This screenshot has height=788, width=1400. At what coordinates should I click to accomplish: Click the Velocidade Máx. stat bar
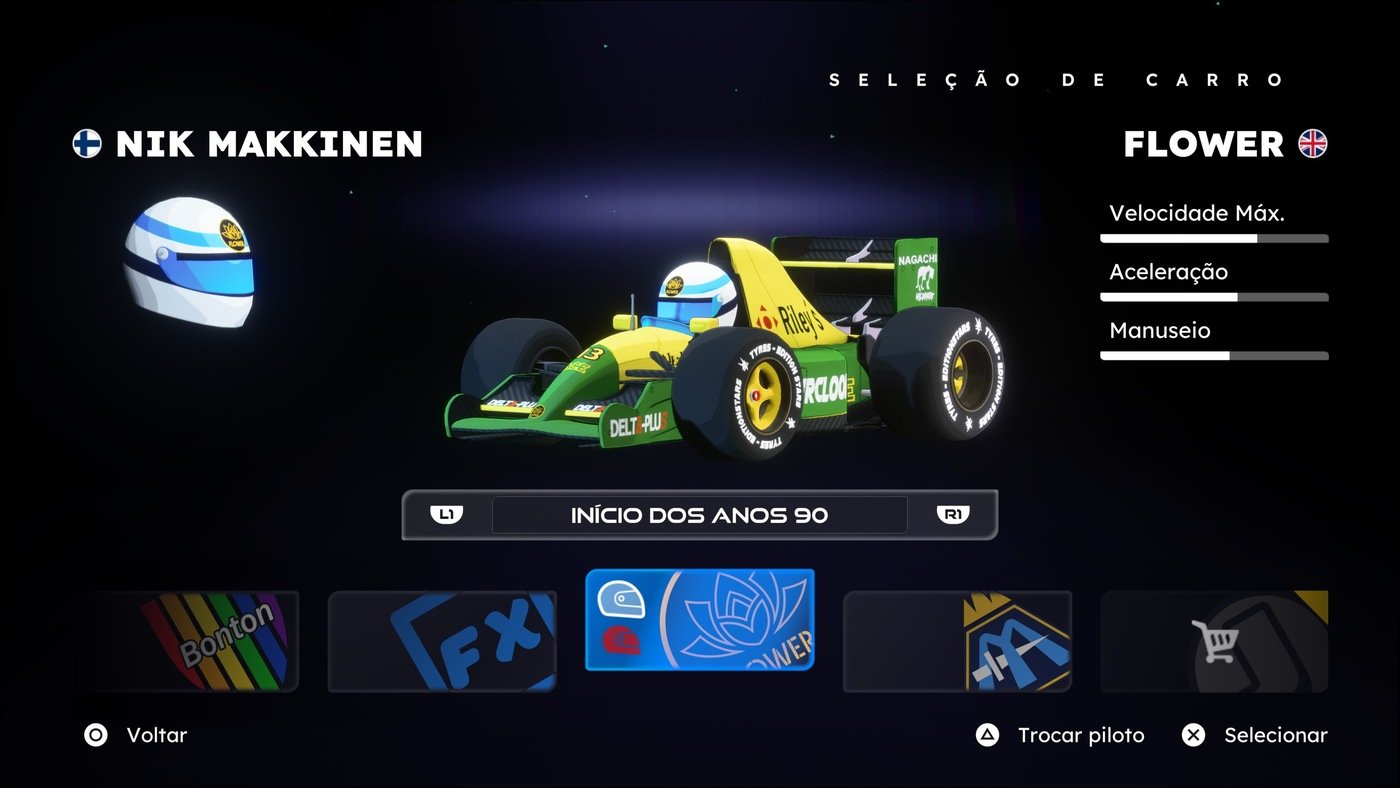pyautogui.click(x=1213, y=237)
